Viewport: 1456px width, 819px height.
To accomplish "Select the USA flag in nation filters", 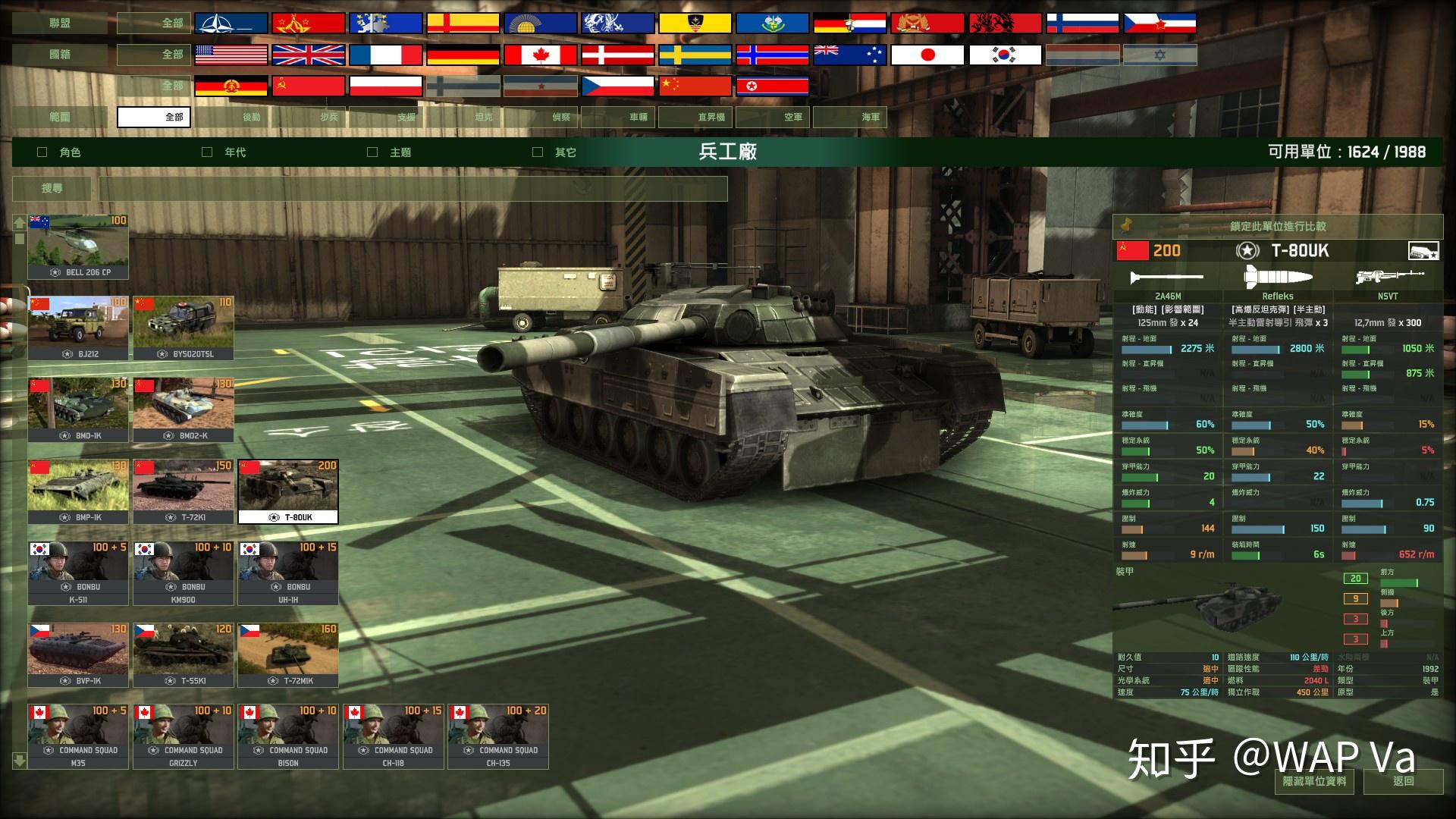I will [229, 54].
